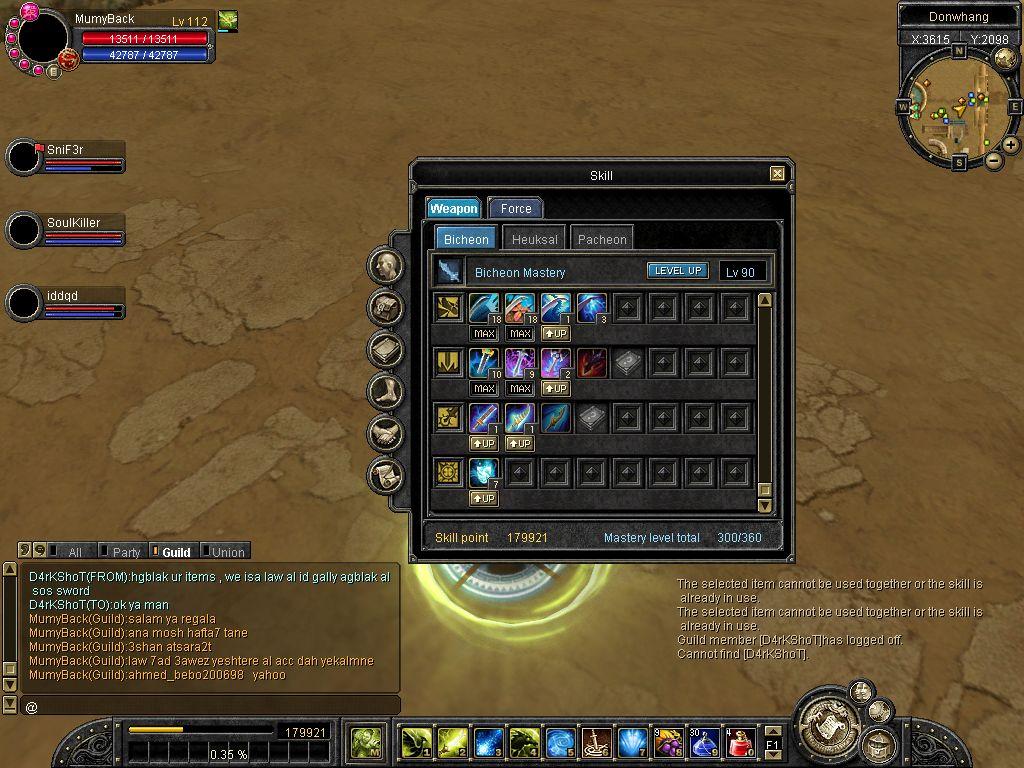Open the scroll side button
1024x768 pixels.
pos(385,475)
